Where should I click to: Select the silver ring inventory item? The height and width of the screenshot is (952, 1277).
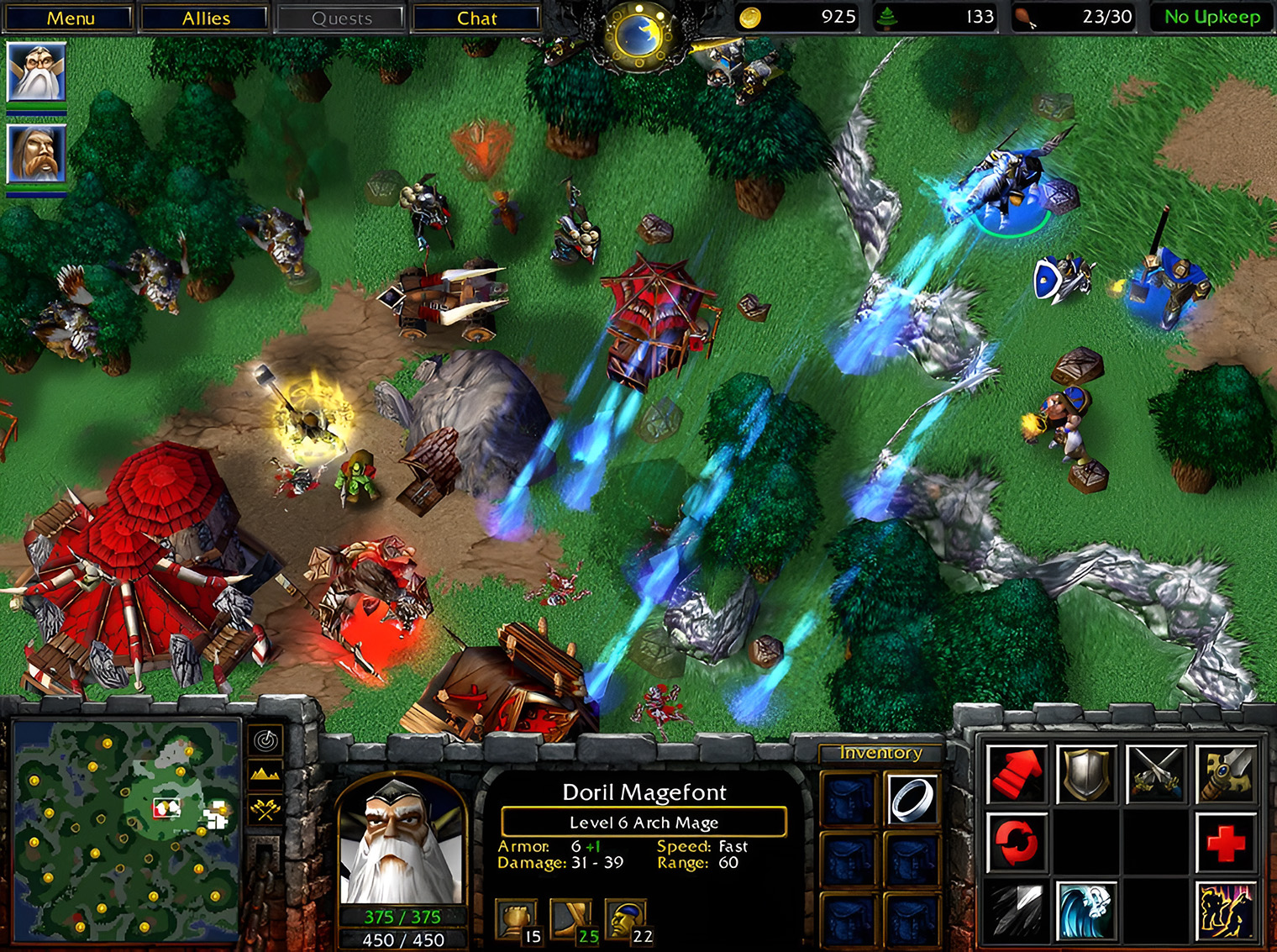click(912, 799)
